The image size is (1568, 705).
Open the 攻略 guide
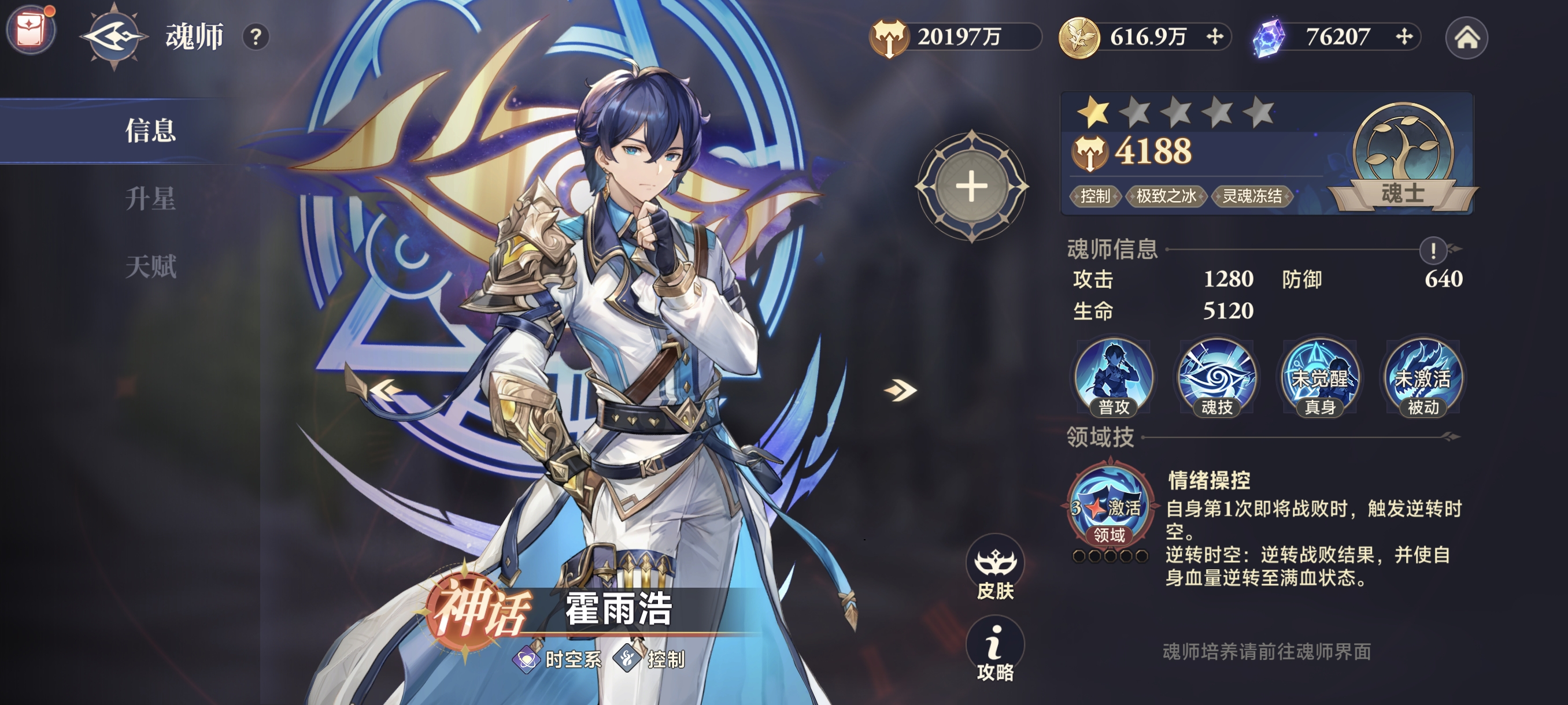[994, 650]
